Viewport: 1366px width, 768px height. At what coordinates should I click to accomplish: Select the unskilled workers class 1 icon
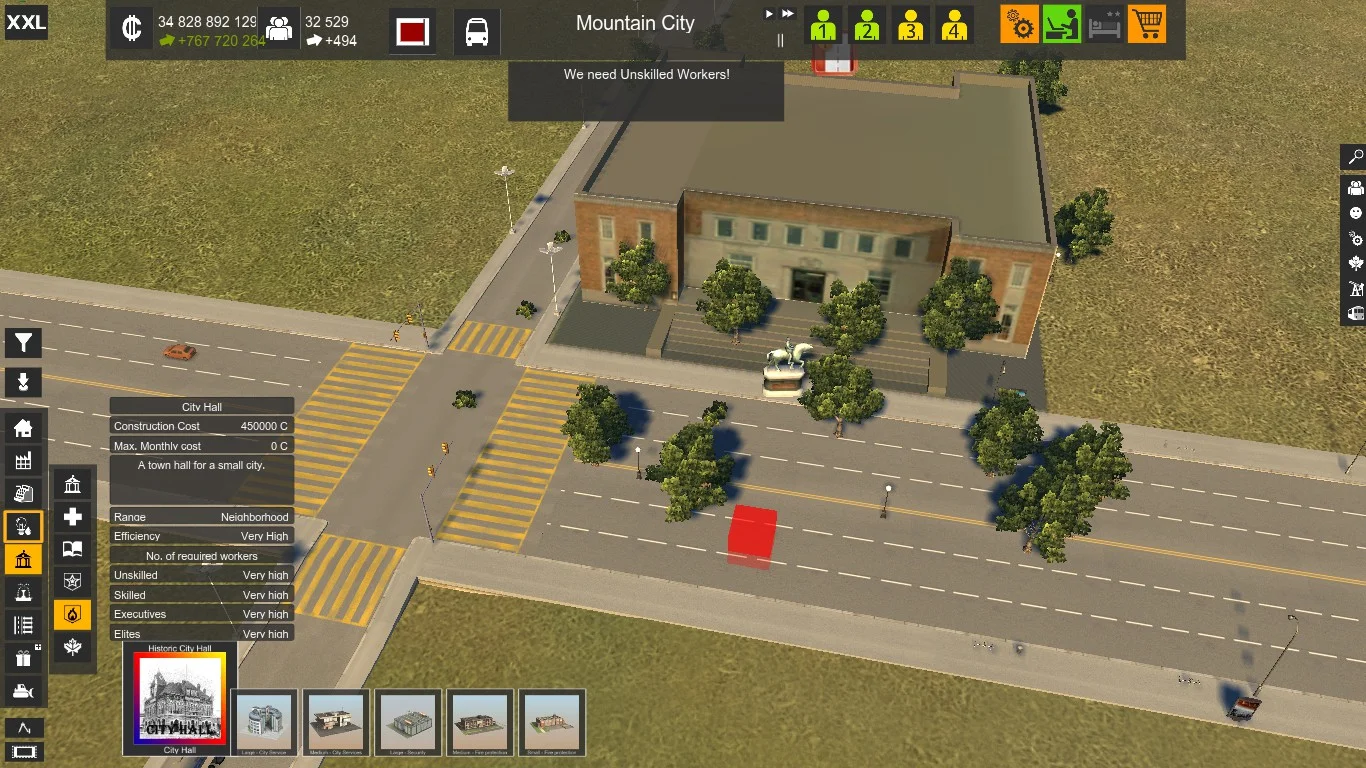pos(823,25)
